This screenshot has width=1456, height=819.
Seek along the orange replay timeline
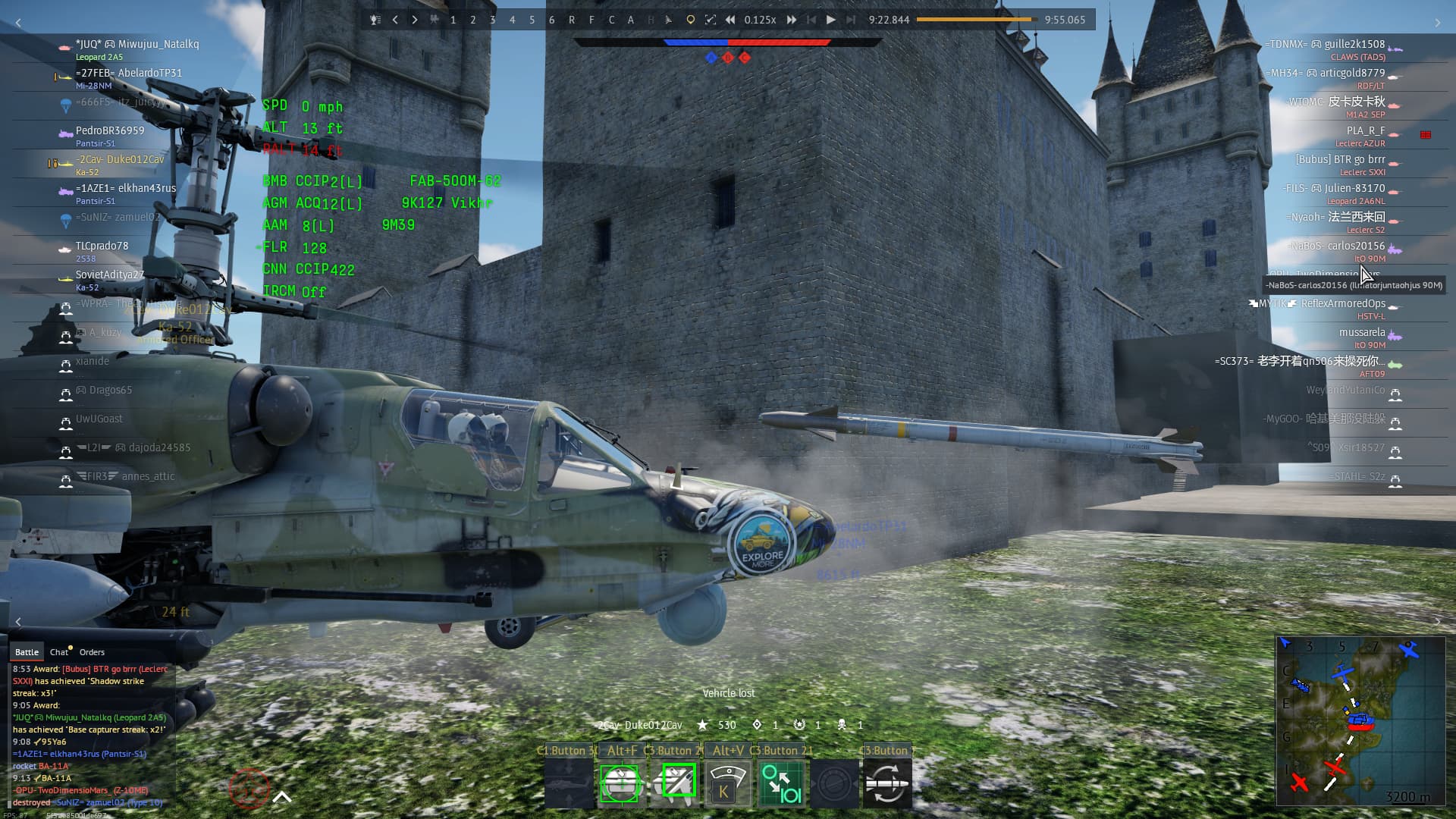(x=977, y=20)
